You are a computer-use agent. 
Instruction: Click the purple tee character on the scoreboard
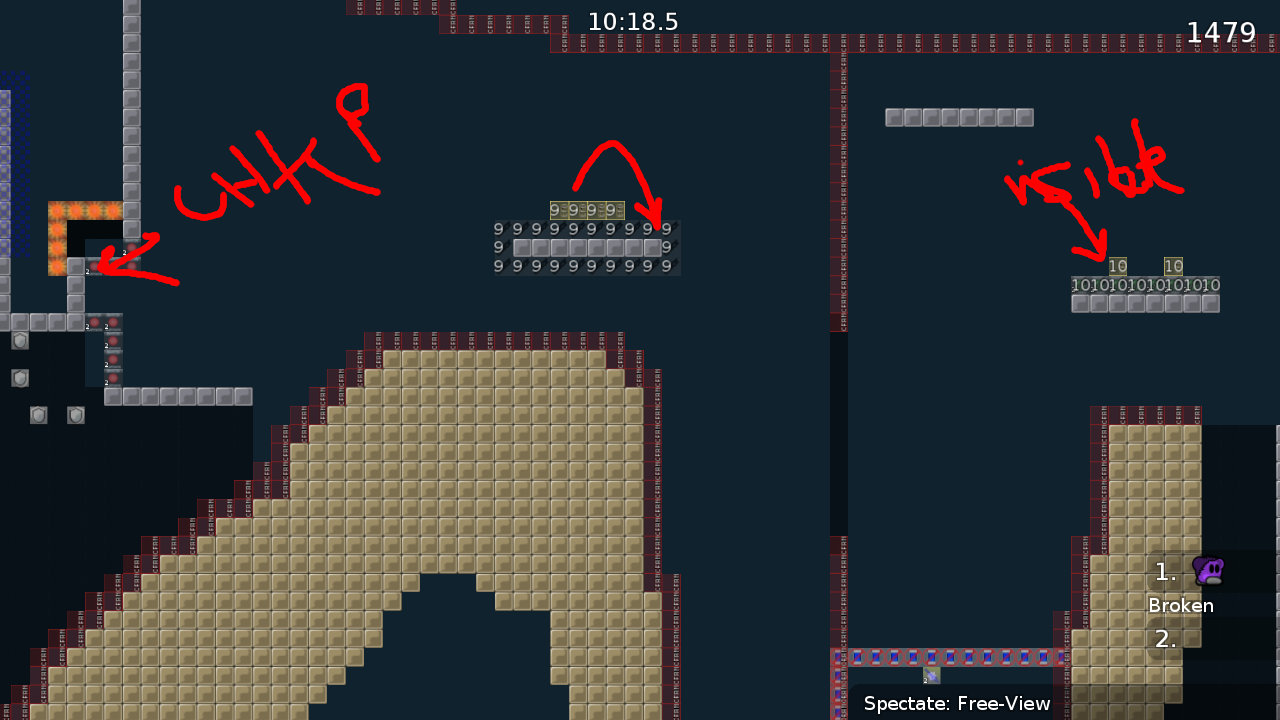(x=1207, y=570)
